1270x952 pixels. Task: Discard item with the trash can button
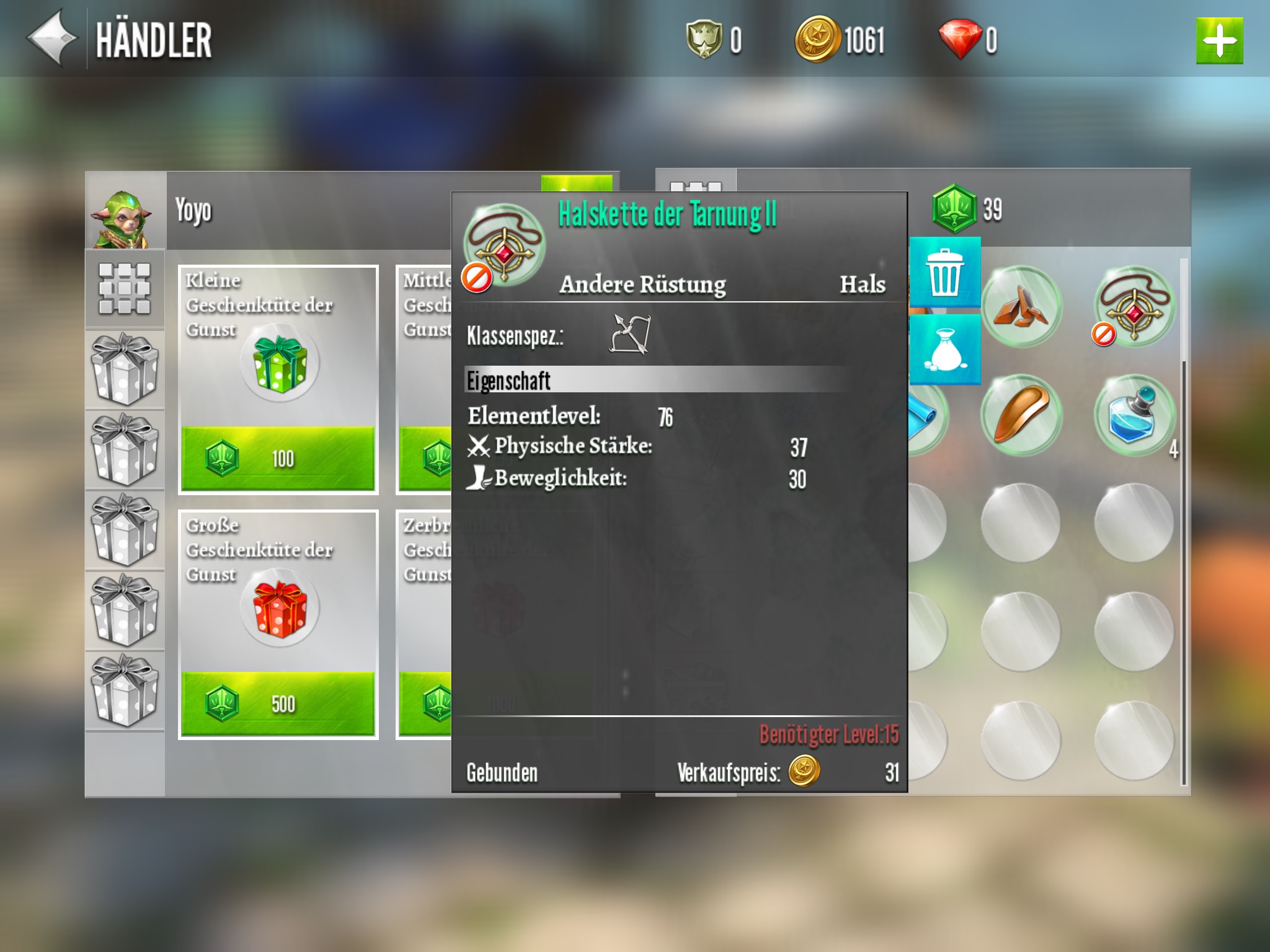(944, 273)
